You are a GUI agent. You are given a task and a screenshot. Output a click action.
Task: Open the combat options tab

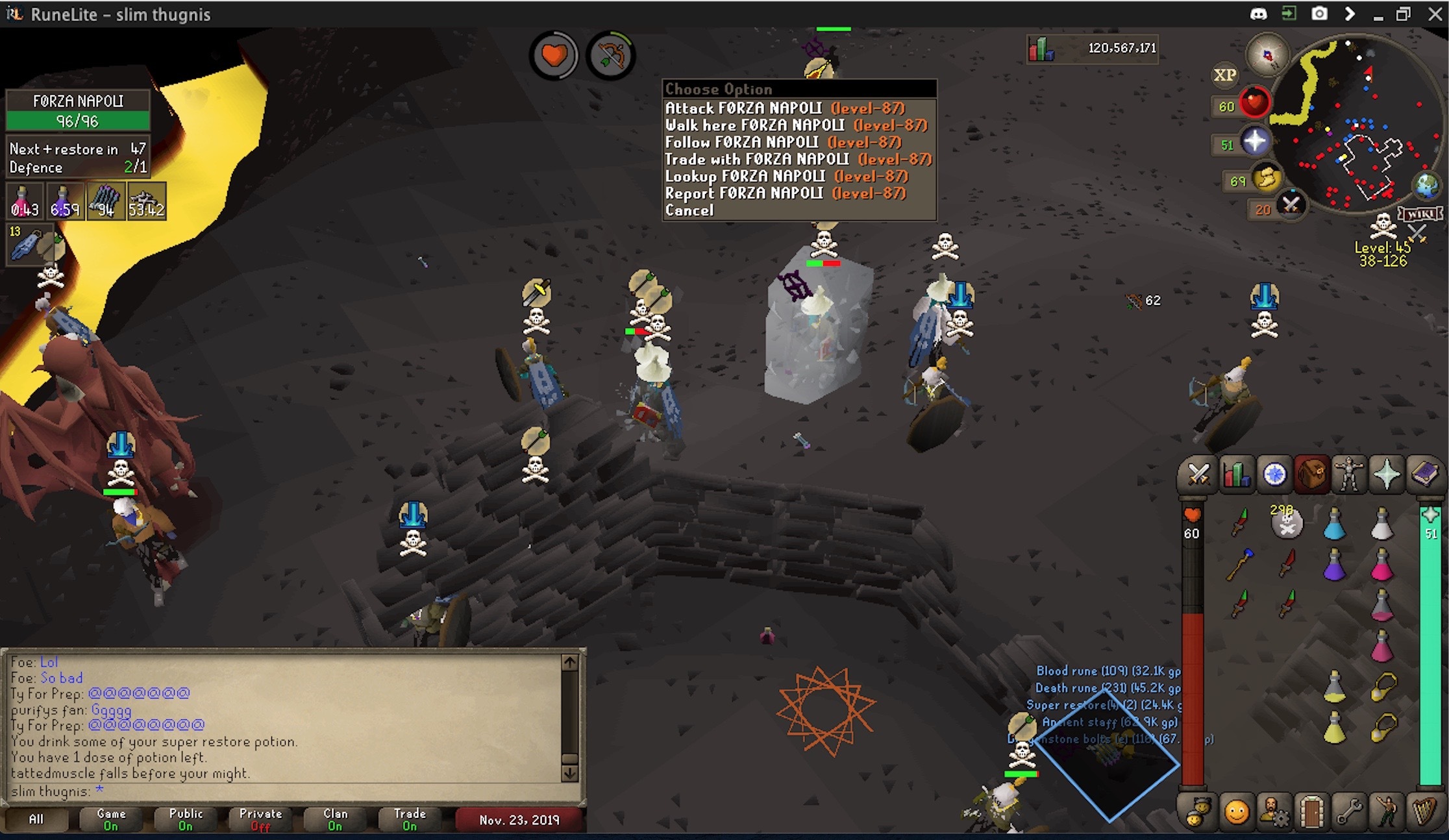click(x=1198, y=475)
